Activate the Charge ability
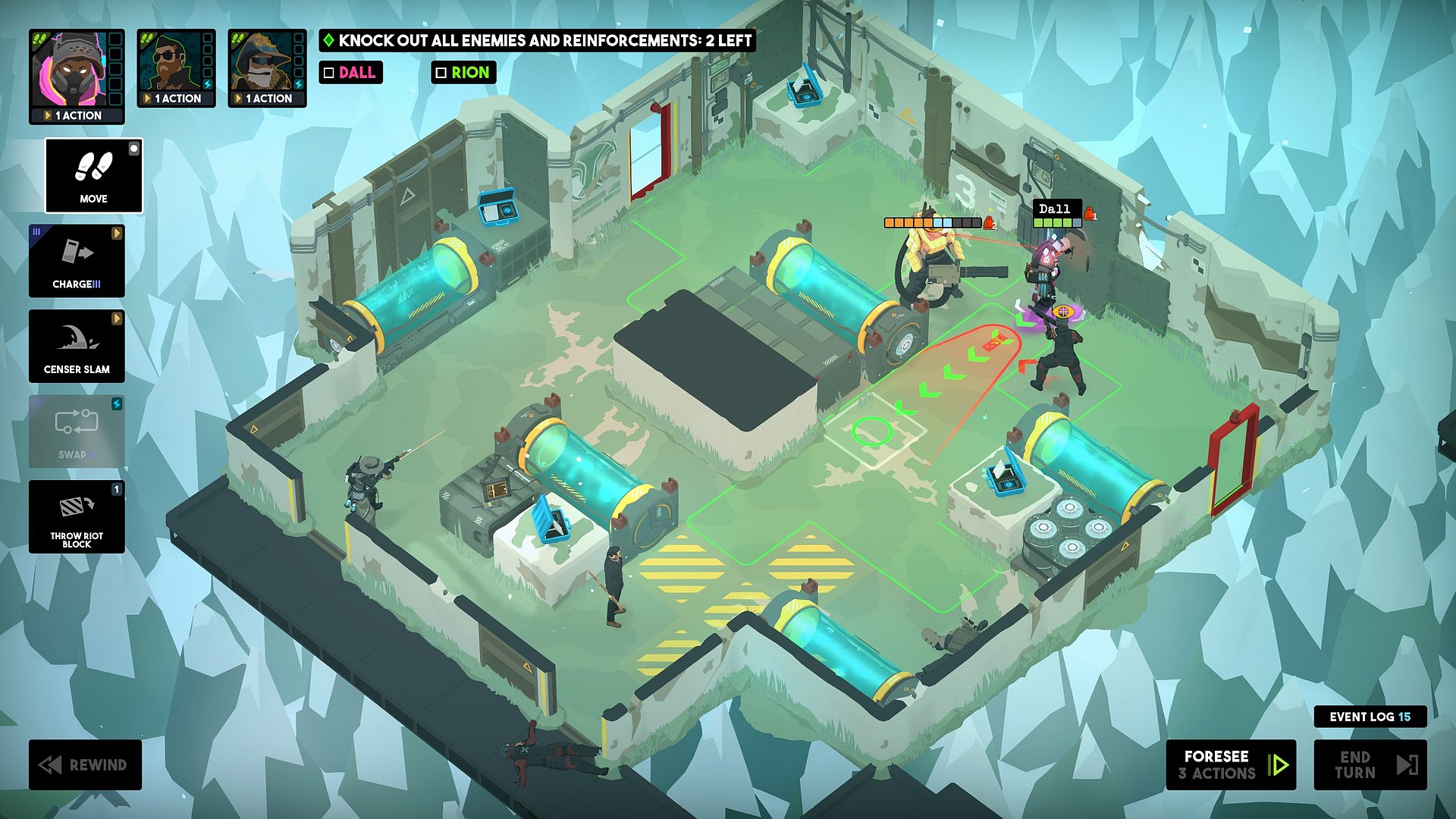Screen dimensions: 1456x819 coord(77,260)
